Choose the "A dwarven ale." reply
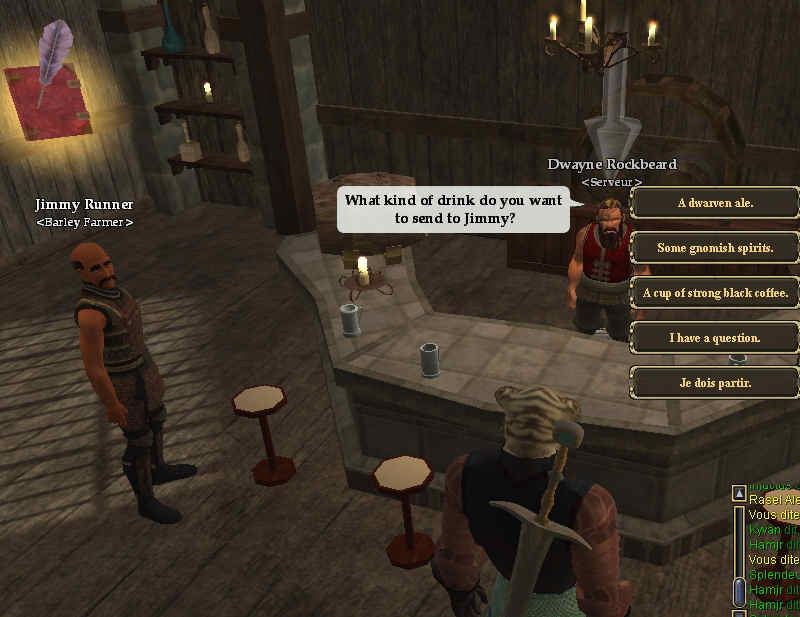The width and height of the screenshot is (800, 617). pyautogui.click(x=715, y=203)
